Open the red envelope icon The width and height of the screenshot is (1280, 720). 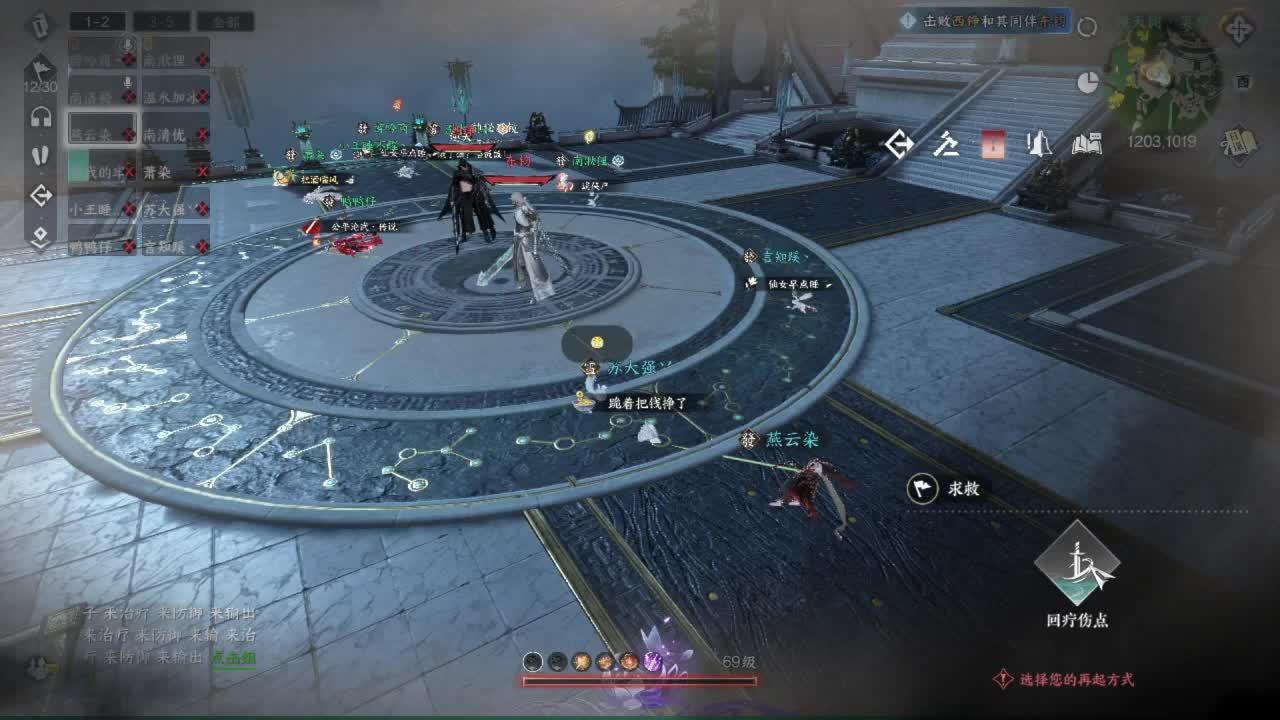[992, 145]
